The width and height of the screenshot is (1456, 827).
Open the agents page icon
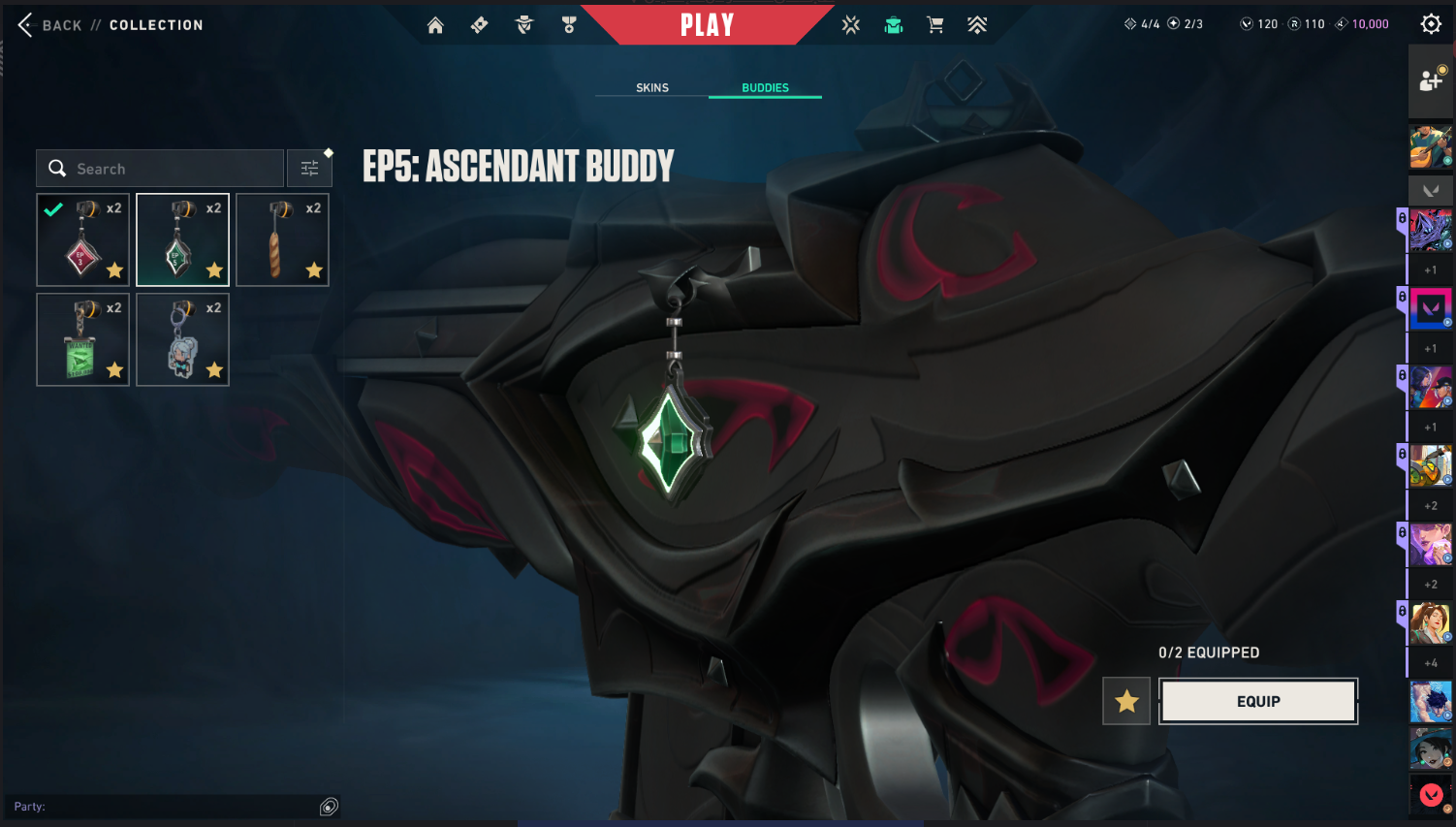pyautogui.click(x=524, y=25)
